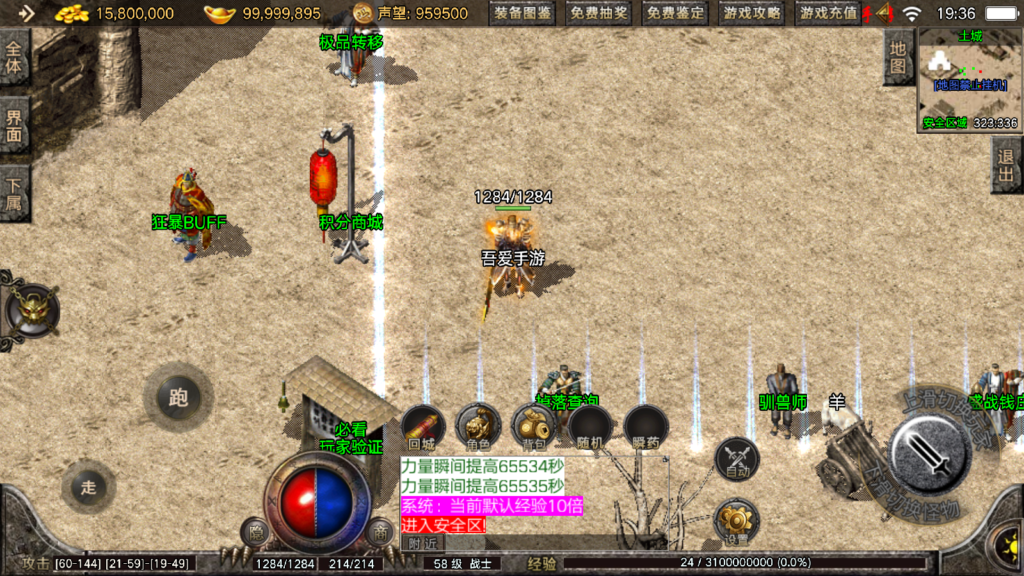Open the 设置 gear settings
Viewport: 1024px width, 576px height.
737,521
